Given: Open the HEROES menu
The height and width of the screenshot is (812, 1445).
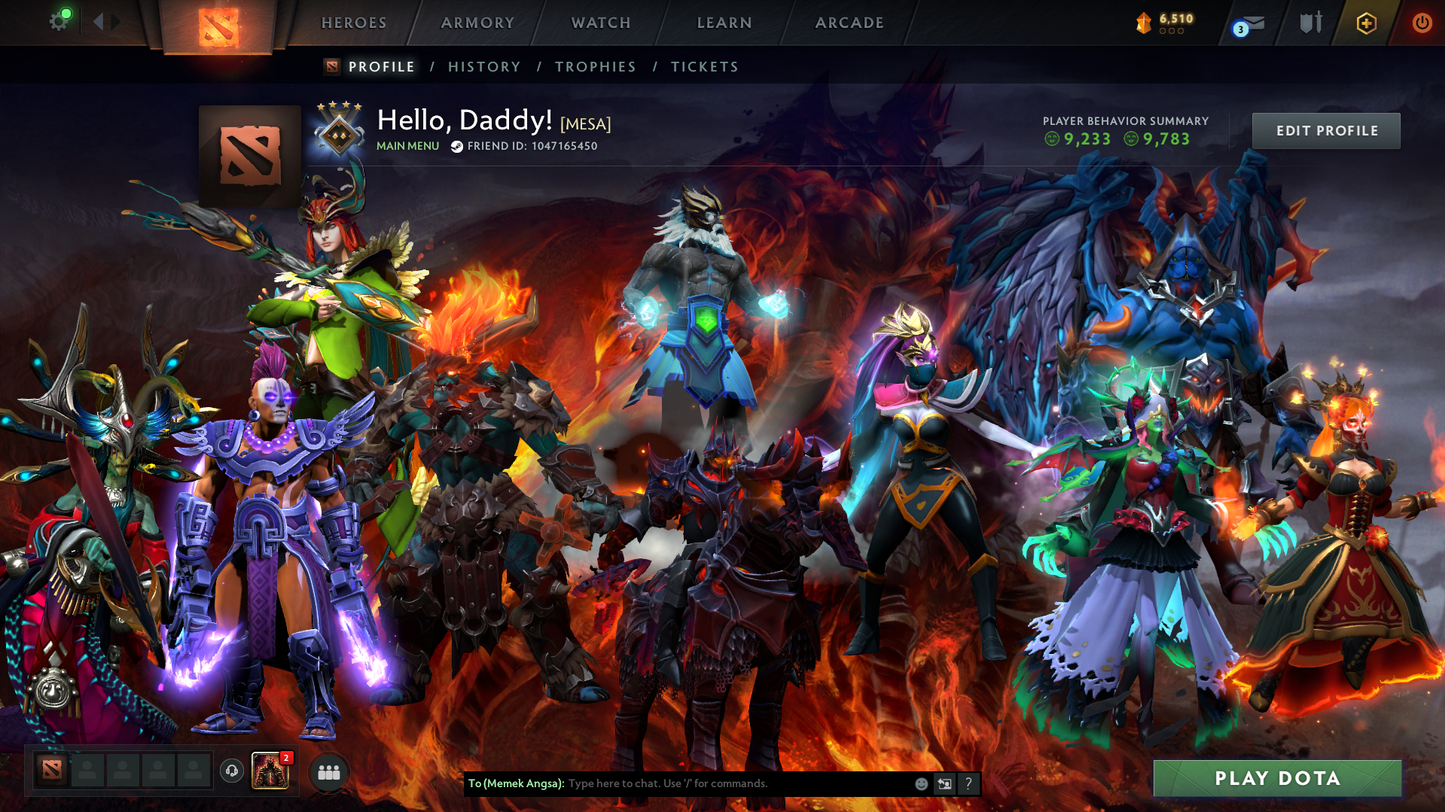Looking at the screenshot, I should tap(352, 22).
